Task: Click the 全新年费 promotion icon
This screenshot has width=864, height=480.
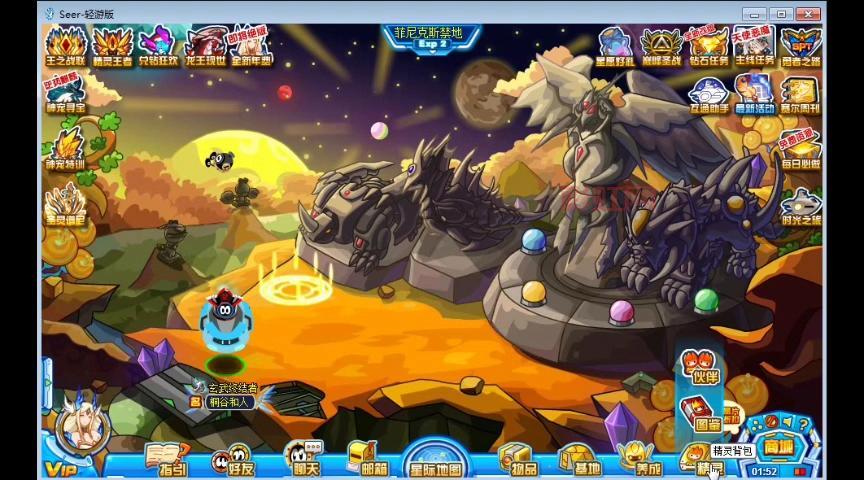Action: (x=251, y=46)
